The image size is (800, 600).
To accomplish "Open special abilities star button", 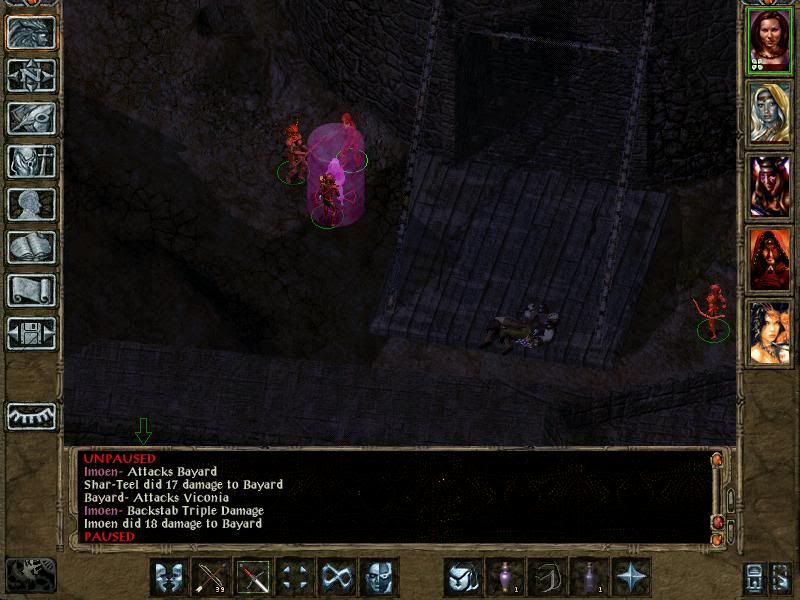I will [631, 578].
